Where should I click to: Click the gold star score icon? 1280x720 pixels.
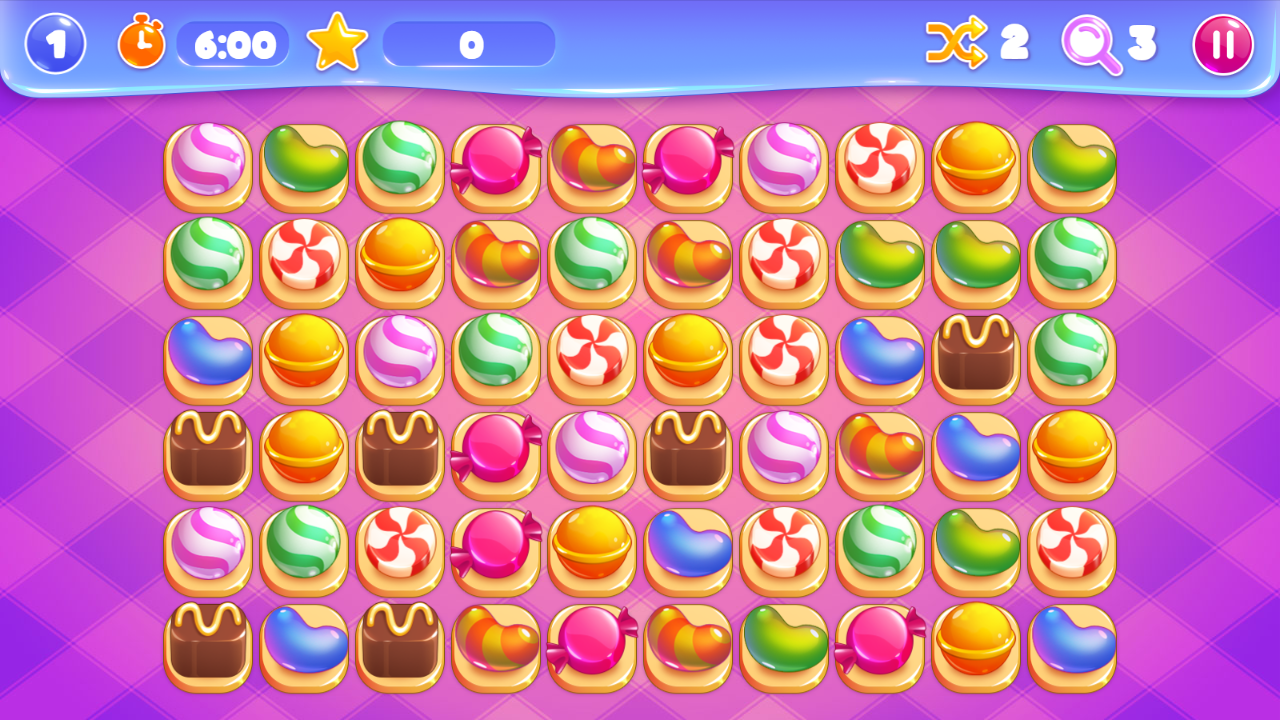point(337,42)
